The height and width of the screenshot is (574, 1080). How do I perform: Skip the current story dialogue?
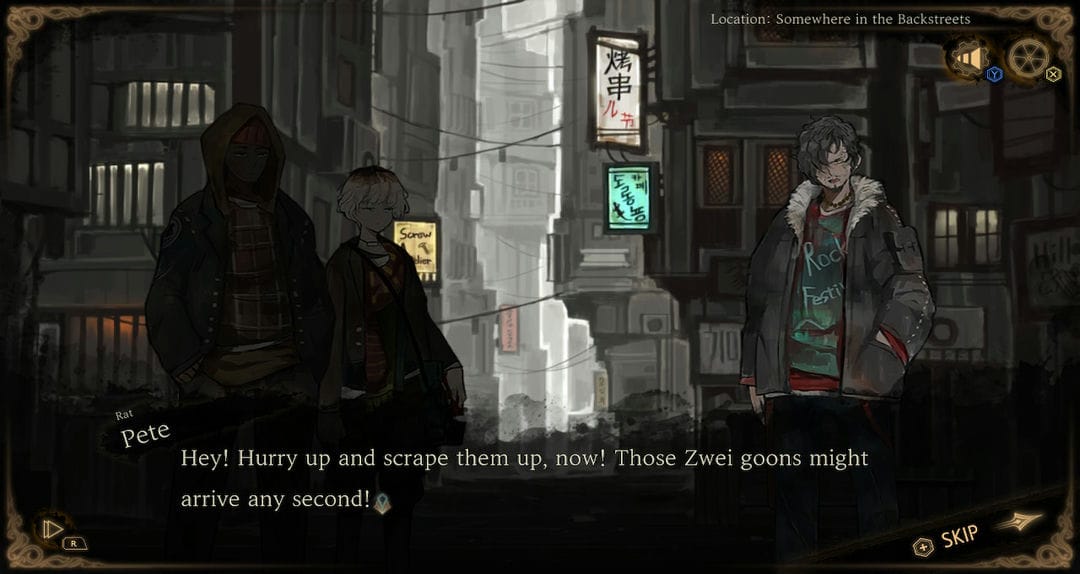958,539
